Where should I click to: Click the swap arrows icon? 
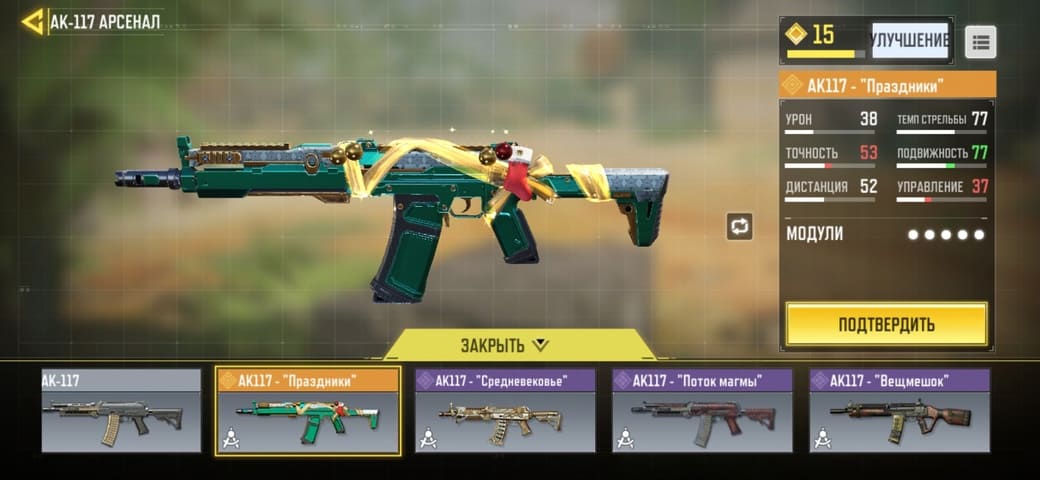click(739, 226)
